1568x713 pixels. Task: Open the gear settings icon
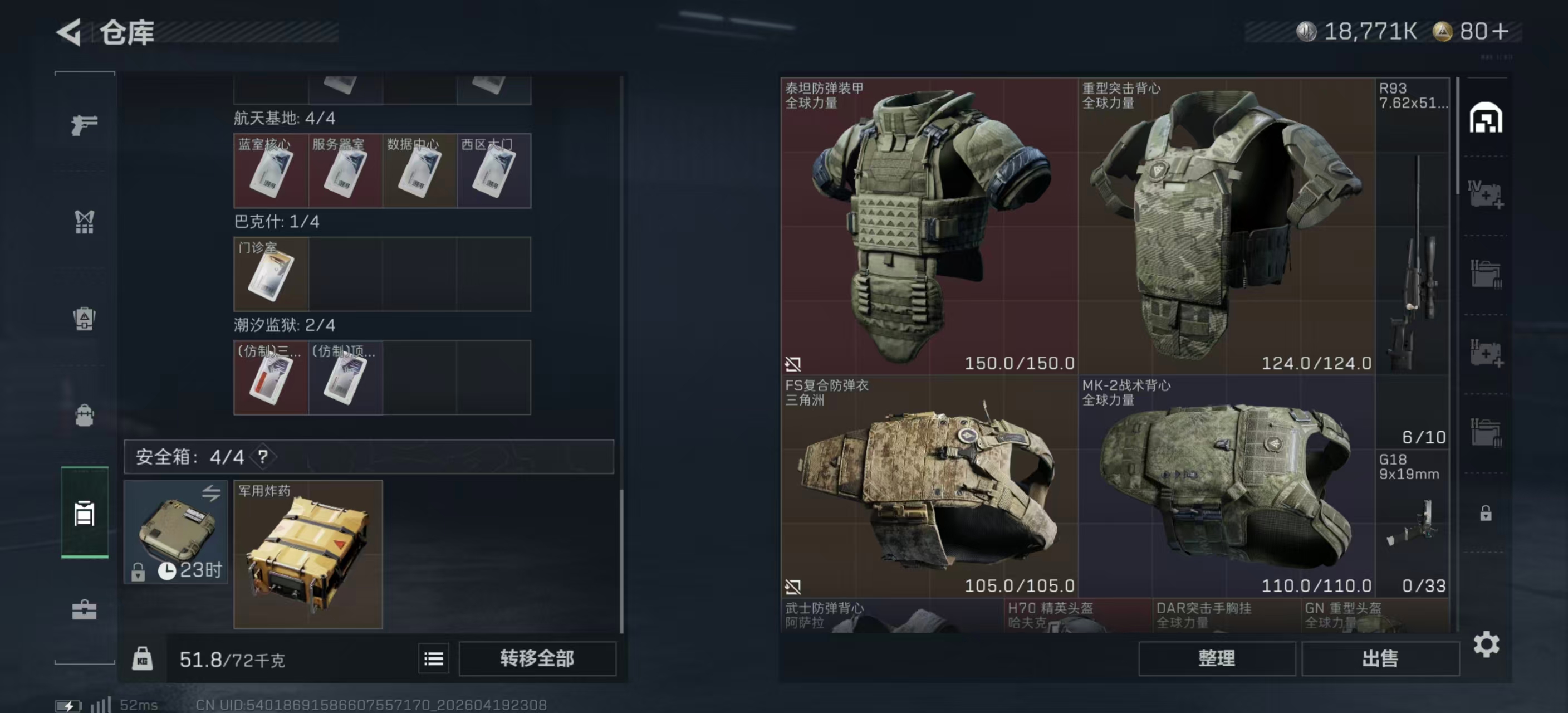[x=1486, y=644]
